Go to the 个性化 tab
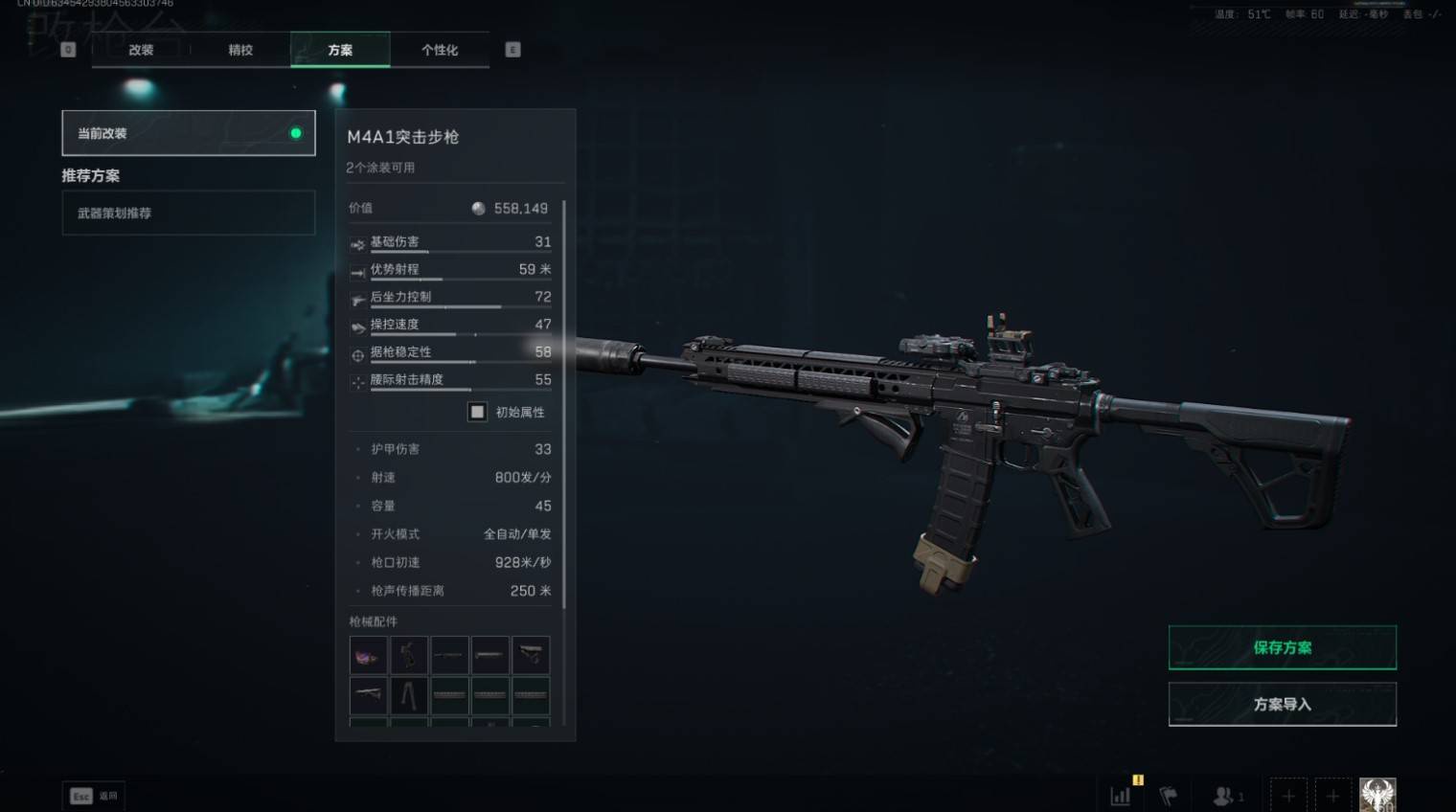The height and width of the screenshot is (812, 1456). click(440, 50)
